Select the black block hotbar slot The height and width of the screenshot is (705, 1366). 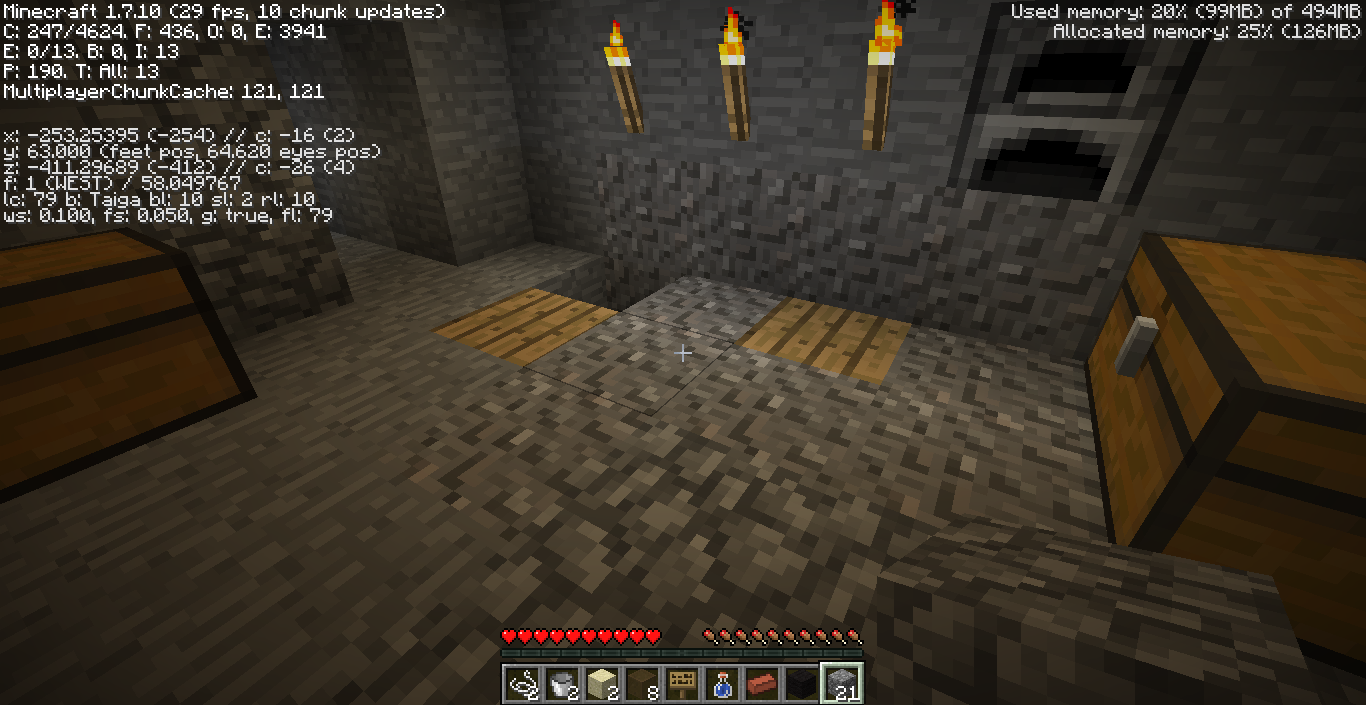coord(802,683)
